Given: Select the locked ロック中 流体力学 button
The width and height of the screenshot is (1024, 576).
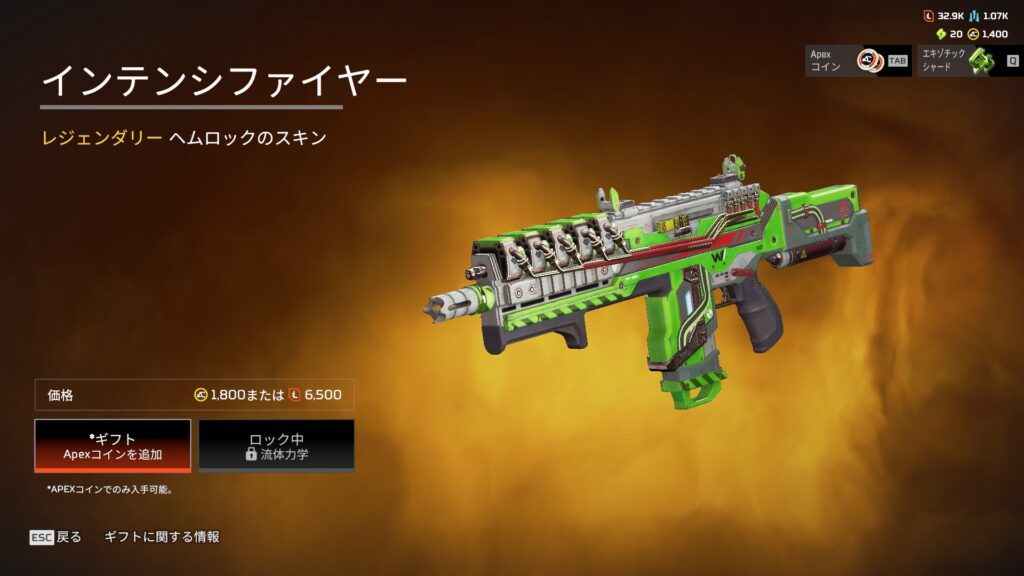Looking at the screenshot, I should tap(276, 445).
